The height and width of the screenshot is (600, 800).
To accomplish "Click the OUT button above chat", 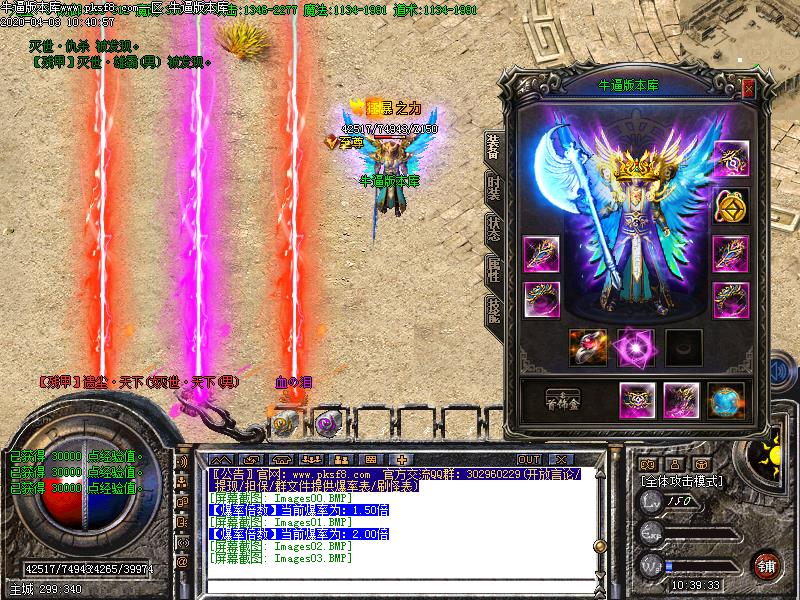I will point(528,459).
